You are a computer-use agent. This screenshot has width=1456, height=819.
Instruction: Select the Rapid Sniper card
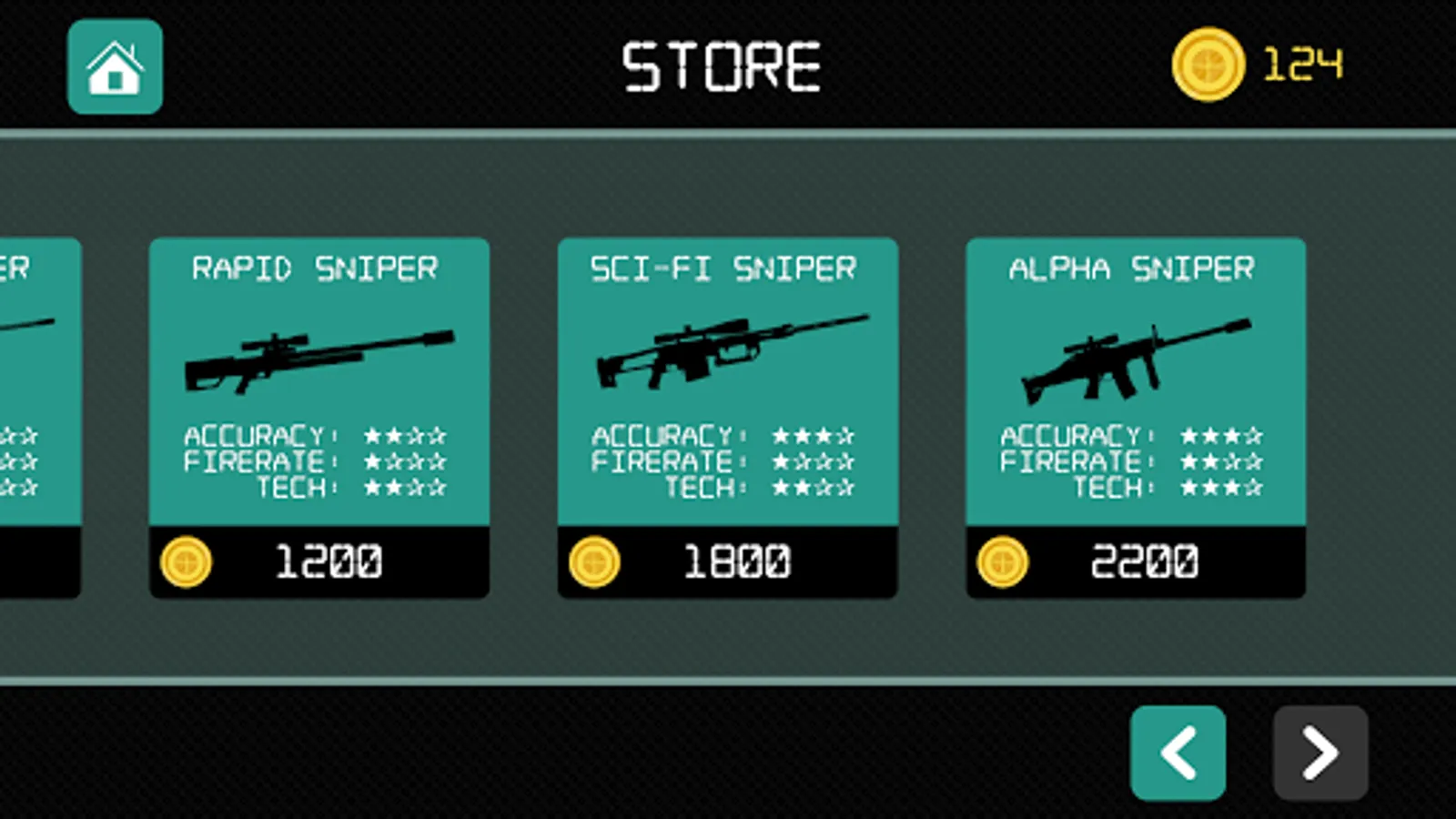[x=320, y=382]
